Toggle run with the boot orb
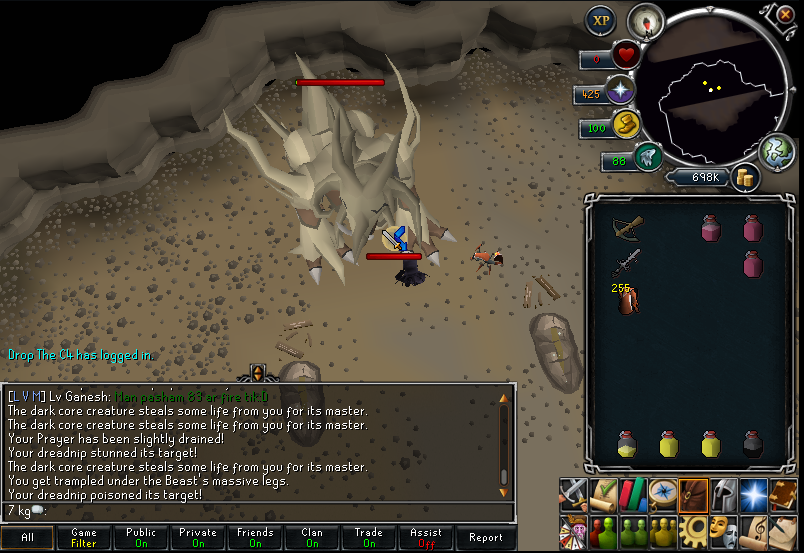Viewport: 804px width, 553px height. [625, 126]
